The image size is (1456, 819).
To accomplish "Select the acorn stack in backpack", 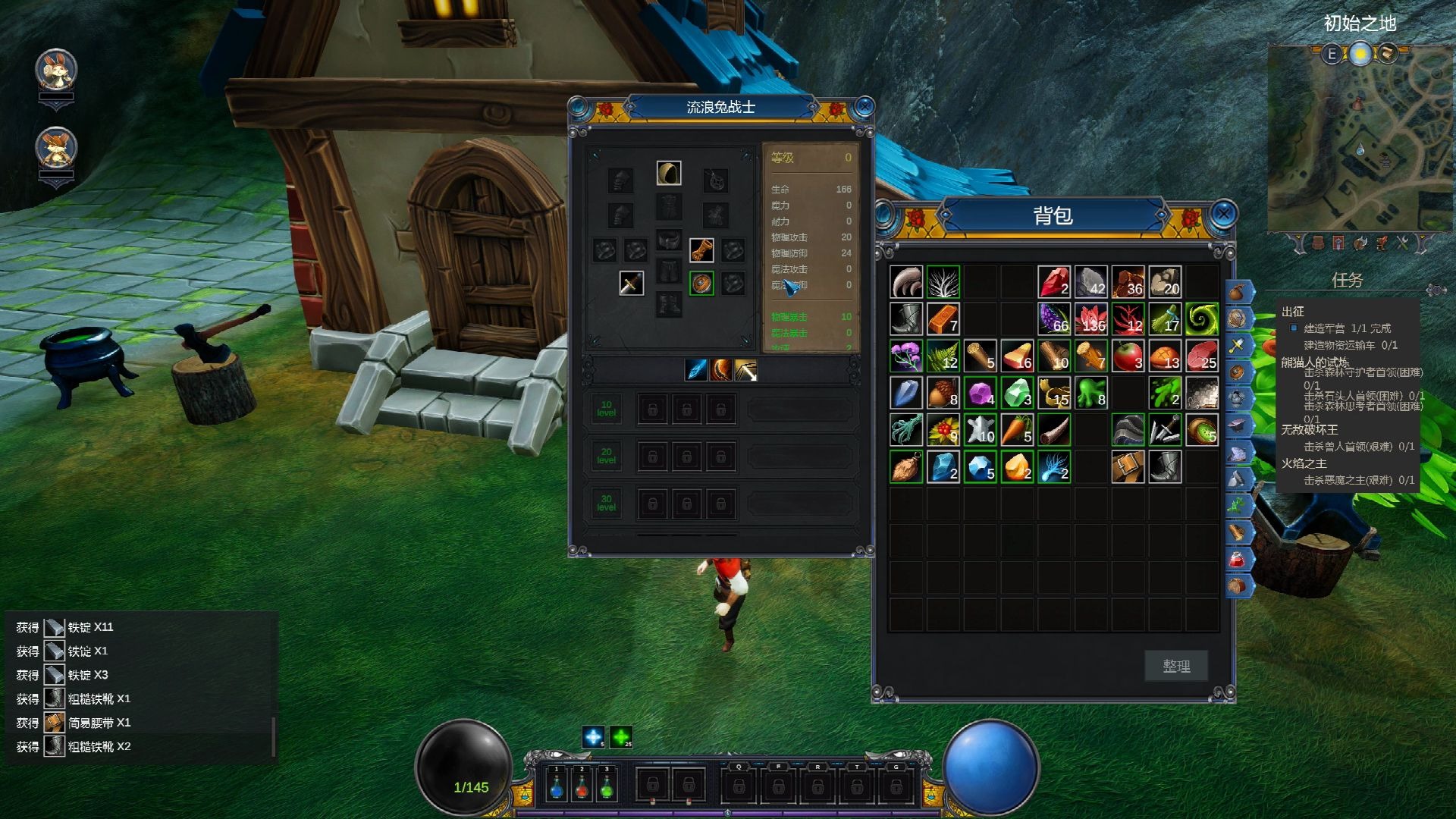I will 943,394.
